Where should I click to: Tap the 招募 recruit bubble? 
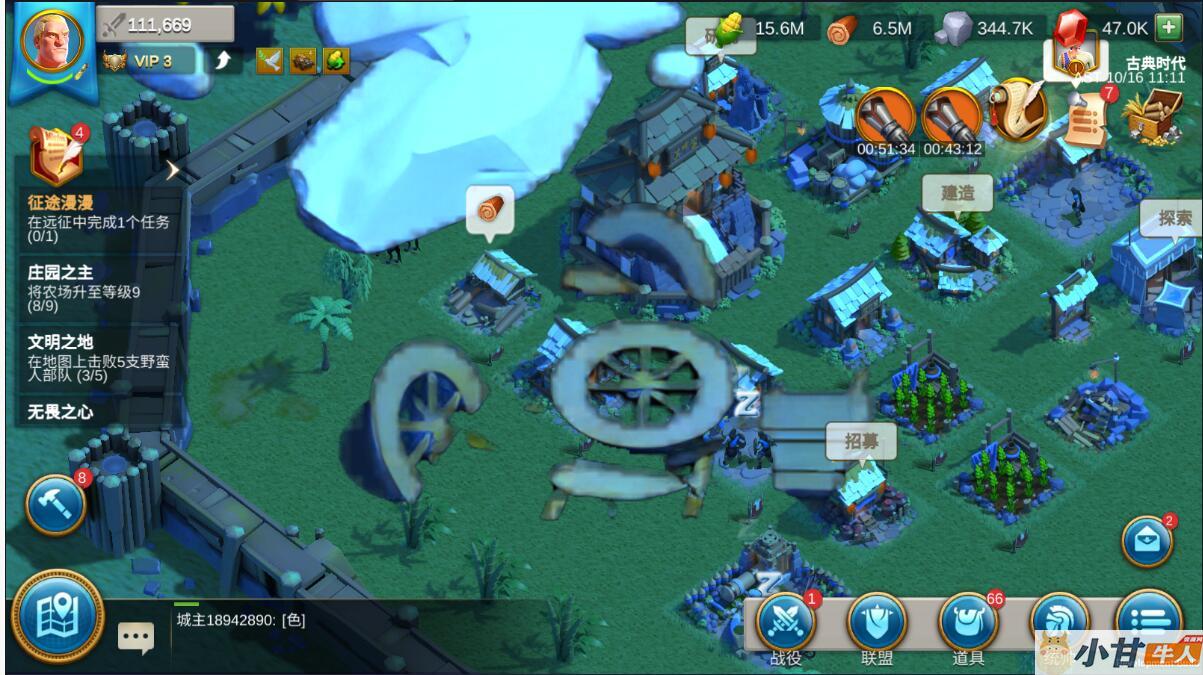[x=860, y=441]
